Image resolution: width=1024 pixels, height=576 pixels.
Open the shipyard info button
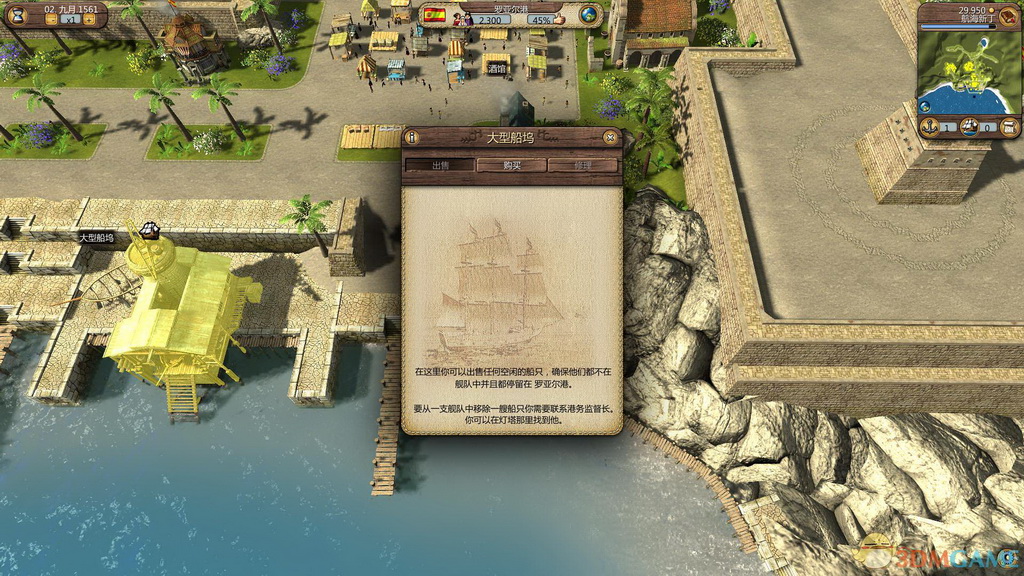pyautogui.click(x=413, y=137)
